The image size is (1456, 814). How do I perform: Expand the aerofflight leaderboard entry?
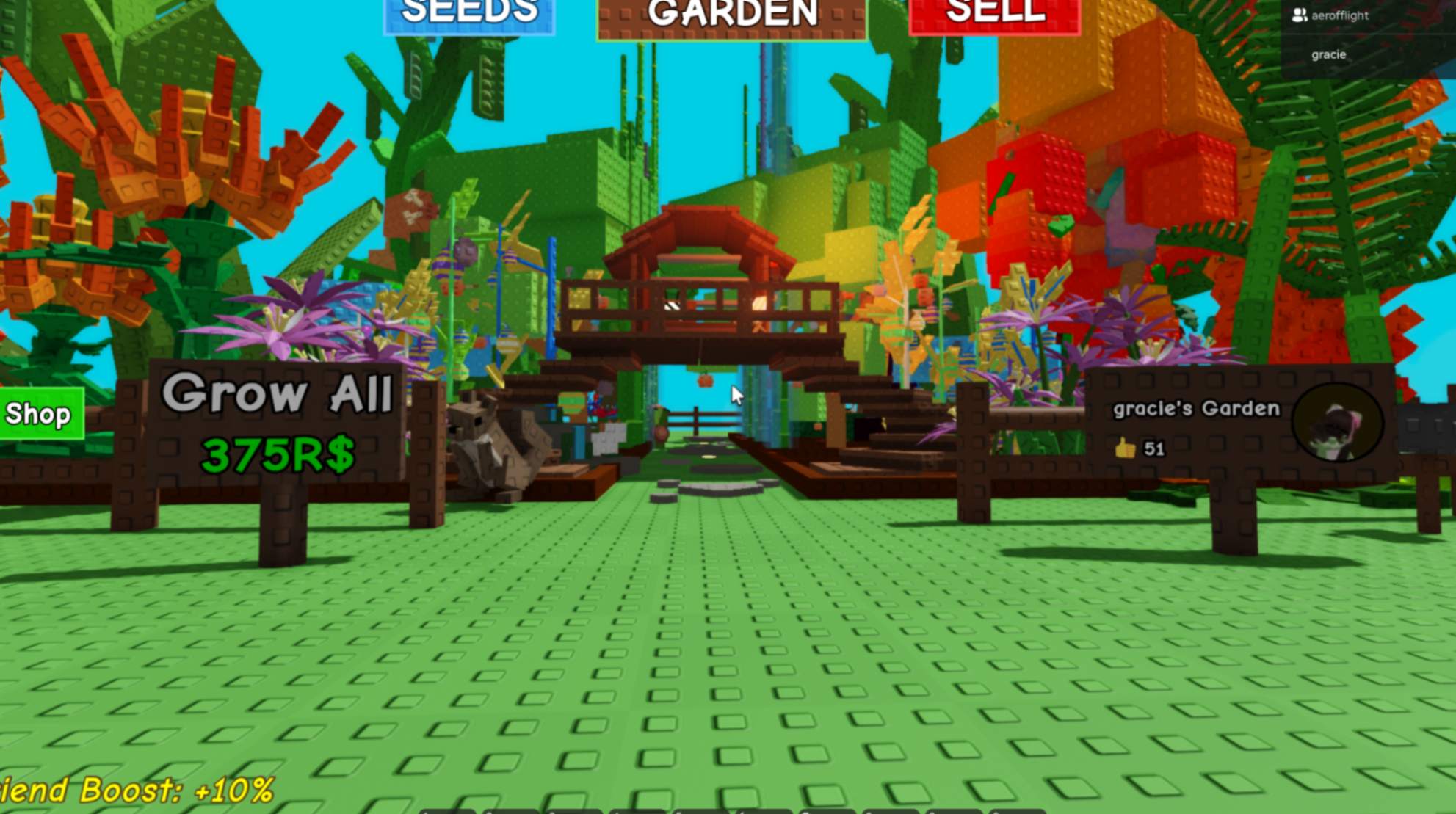1339,15
